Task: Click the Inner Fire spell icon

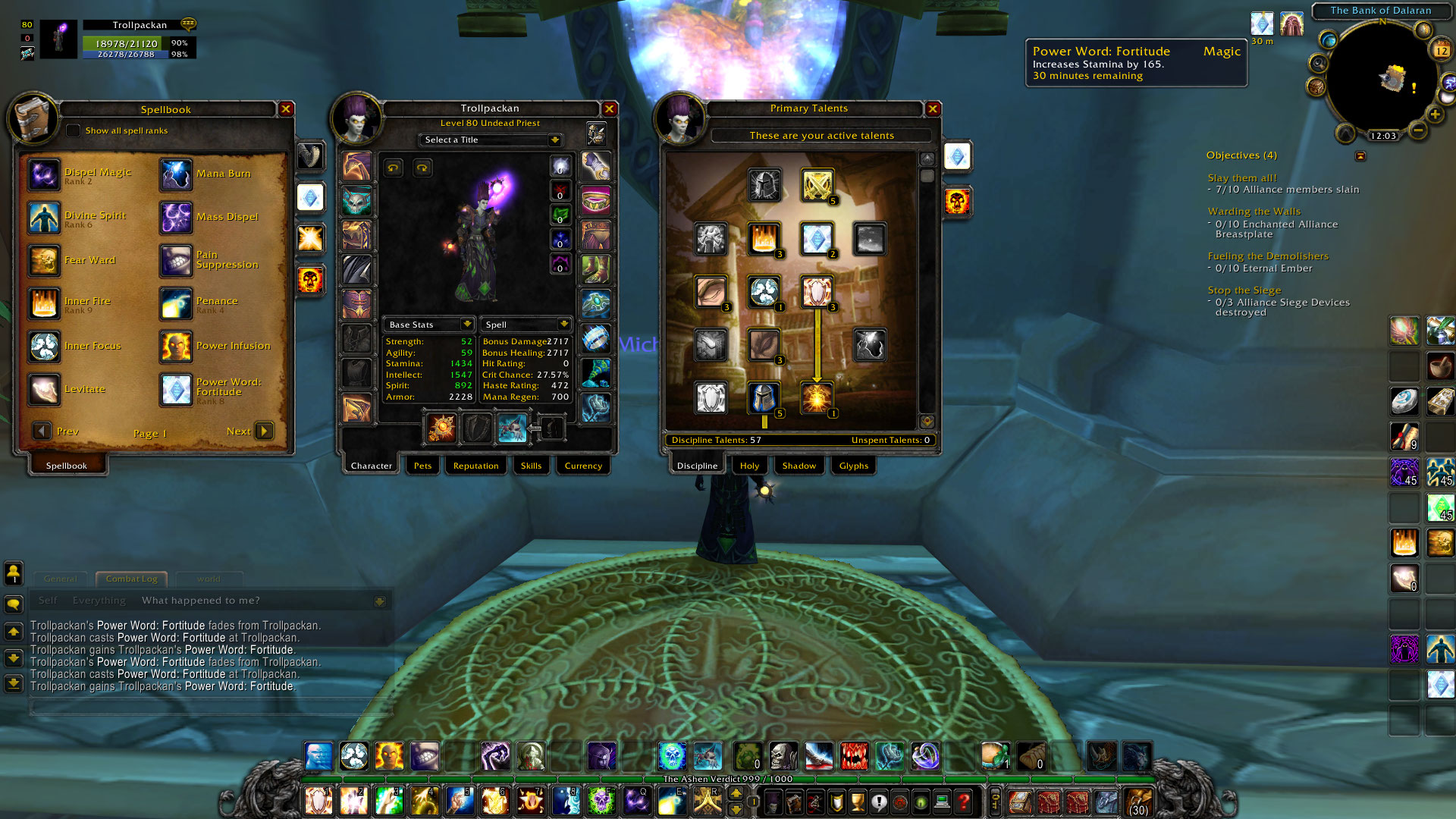Action: click(x=44, y=304)
